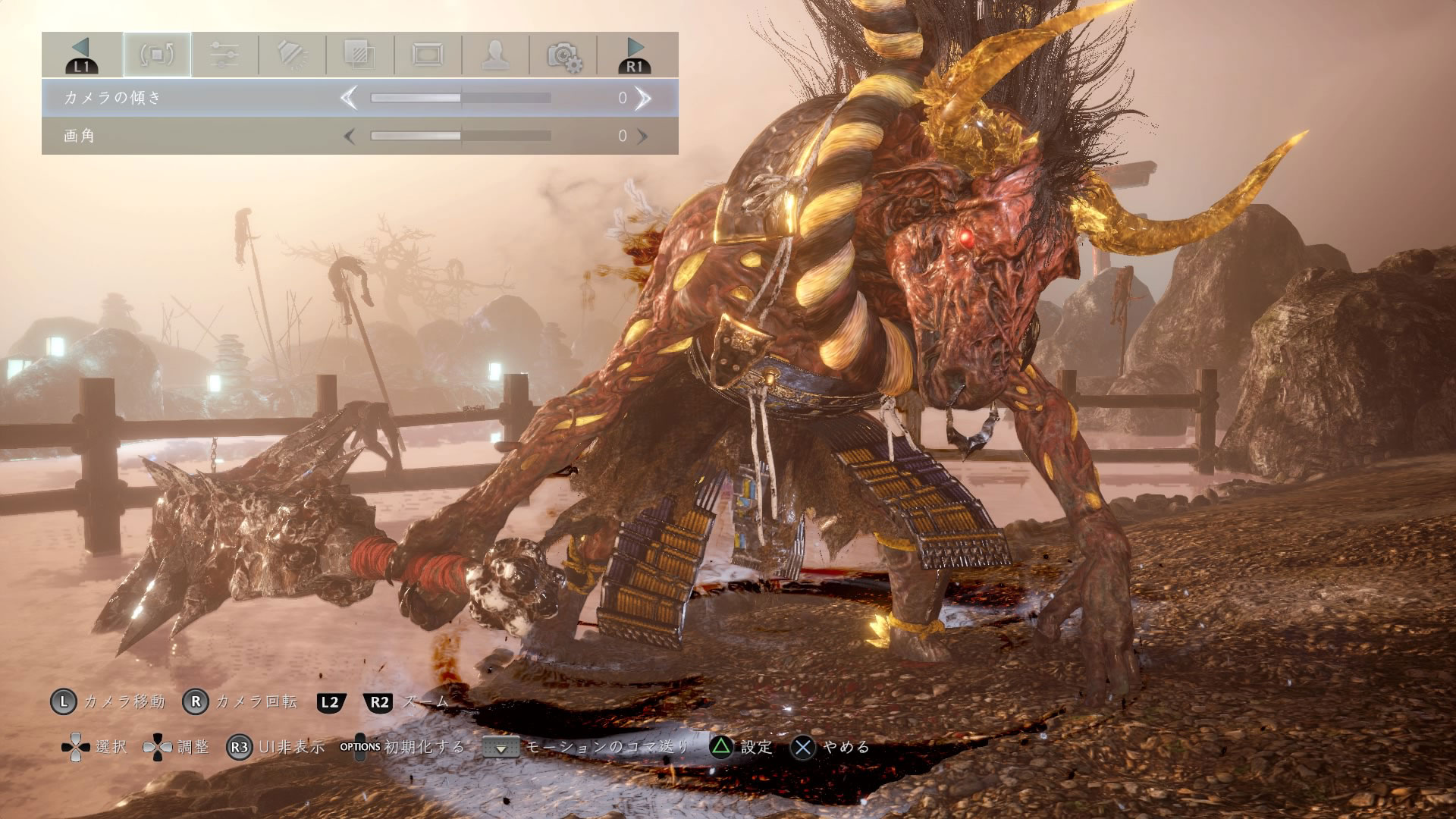Screen dimensions: 1456x819
Task: Open the camera settings gear tab
Action: 563,55
